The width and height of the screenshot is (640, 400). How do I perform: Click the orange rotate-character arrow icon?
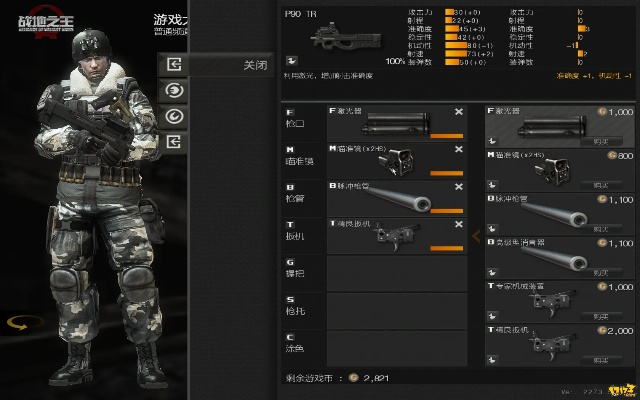(18, 323)
